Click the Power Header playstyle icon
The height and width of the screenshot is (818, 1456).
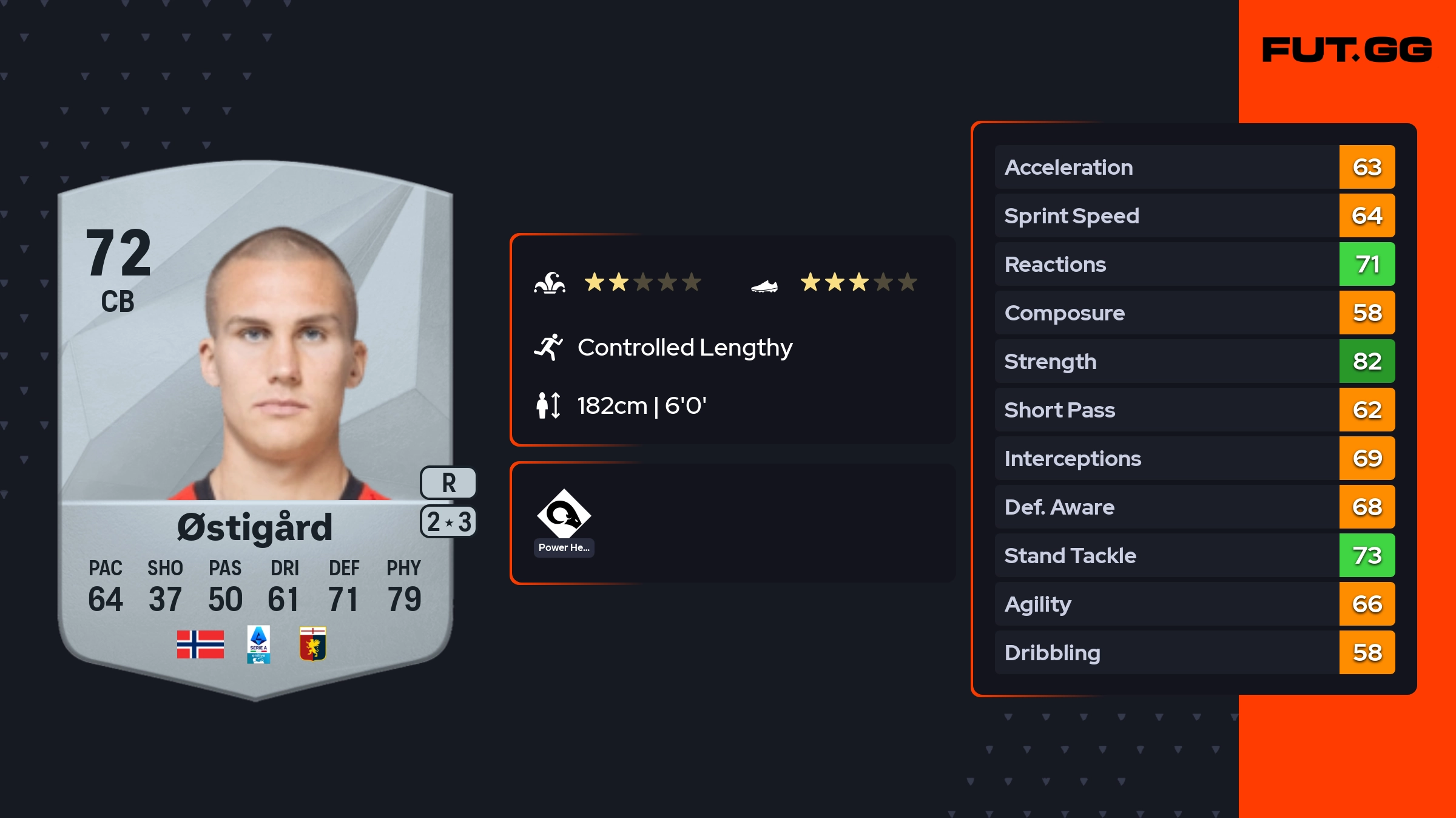point(564,515)
